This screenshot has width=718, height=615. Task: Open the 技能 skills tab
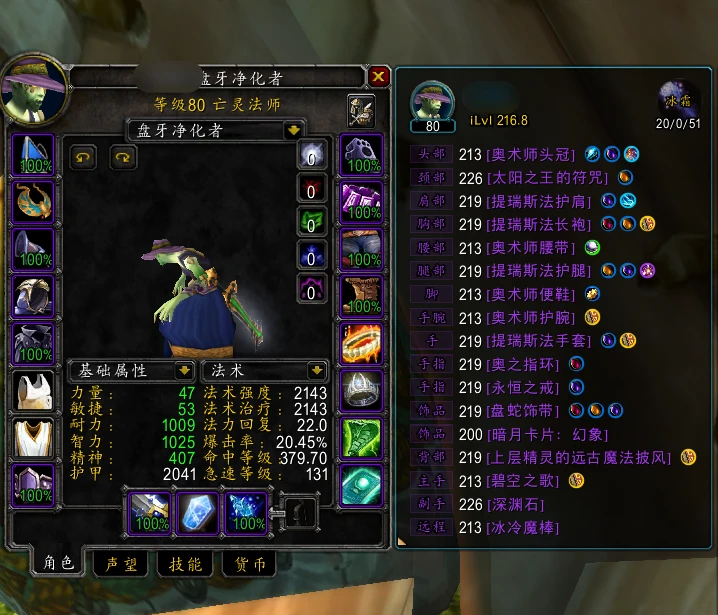click(186, 565)
